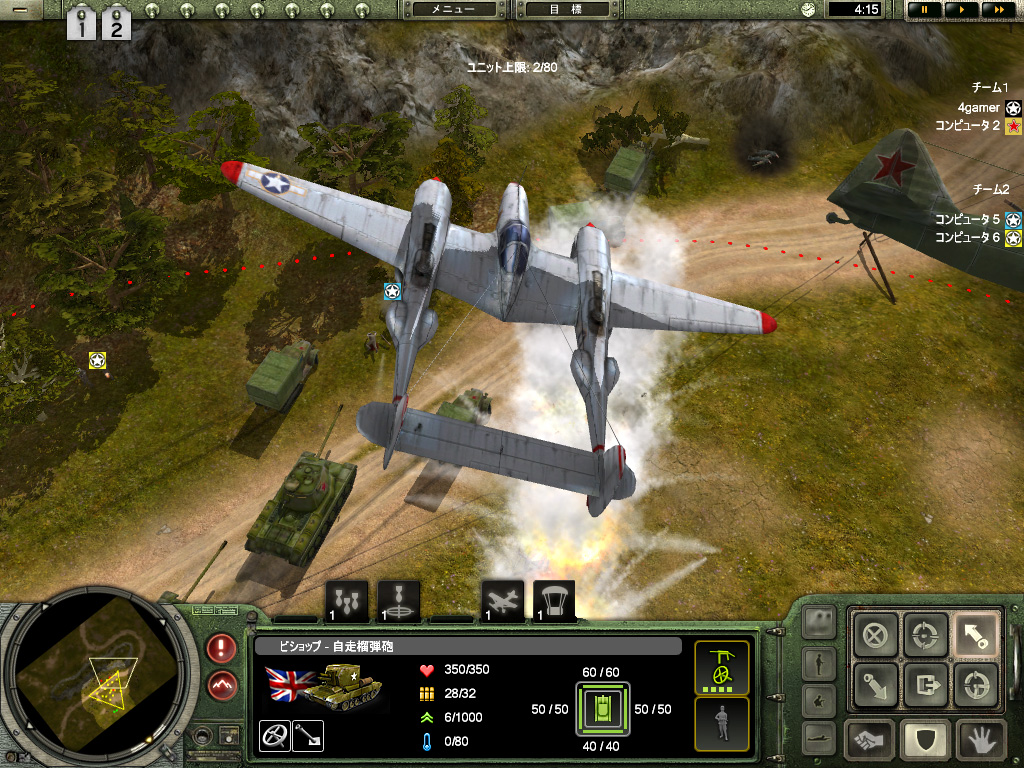Activate the stop/cancel order button
Screen dimensions: 1024x768
coord(875,635)
